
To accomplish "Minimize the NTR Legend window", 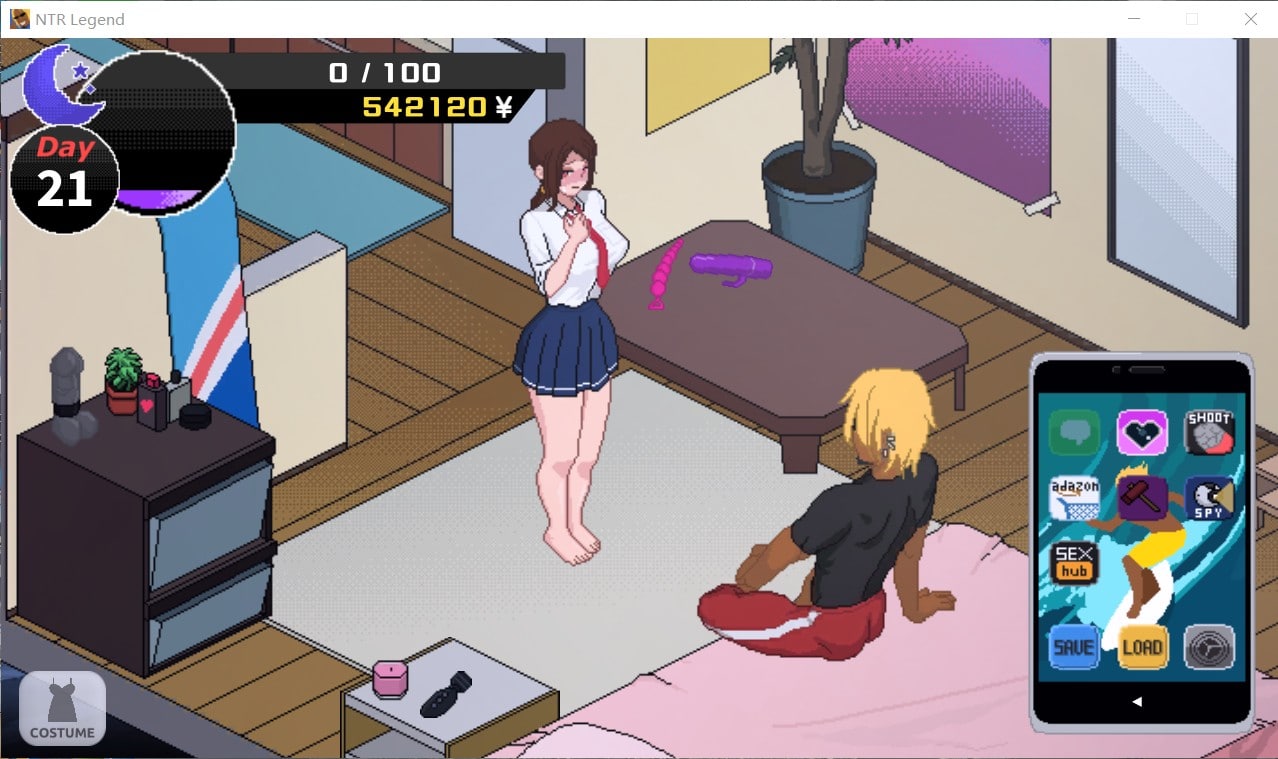I will pos(1133,19).
